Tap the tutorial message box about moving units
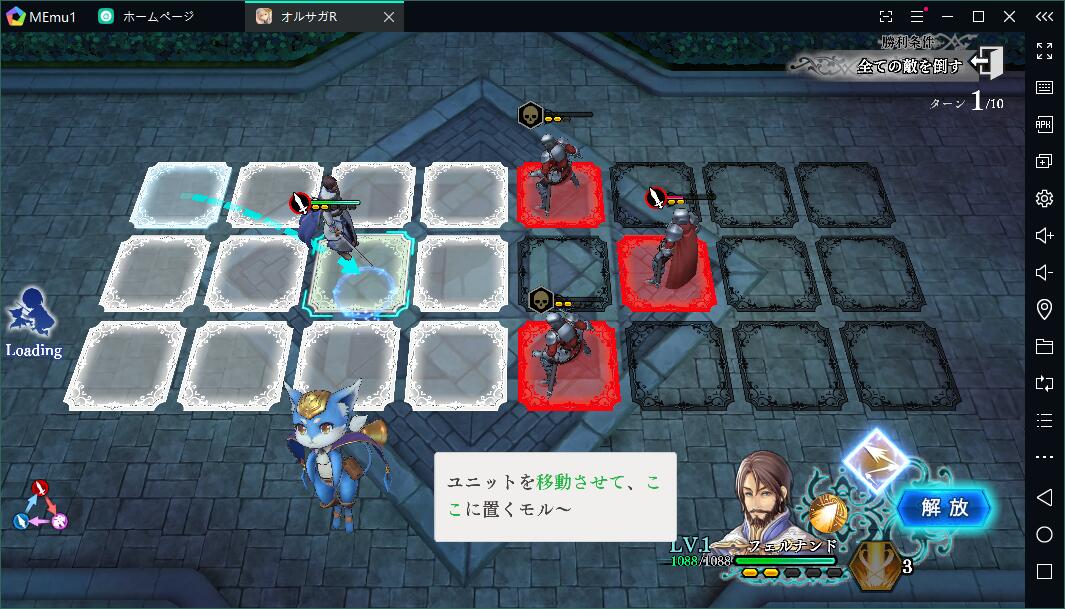 tap(555, 496)
